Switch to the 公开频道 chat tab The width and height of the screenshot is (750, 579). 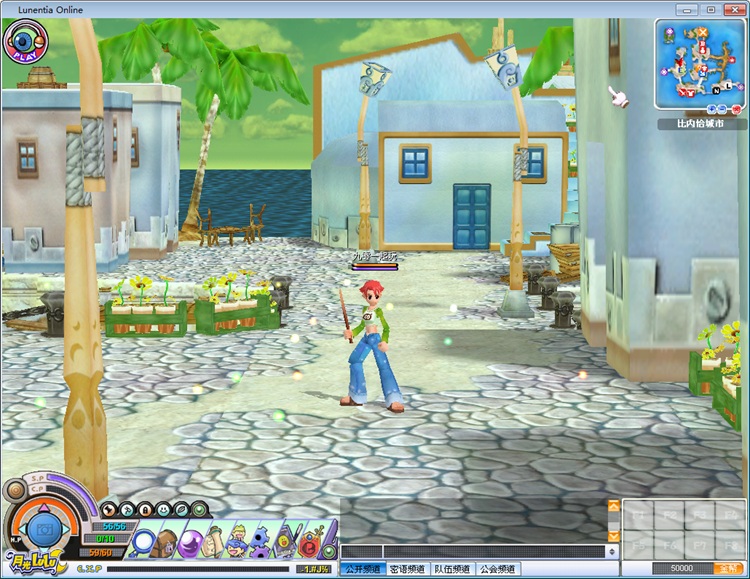point(362,569)
